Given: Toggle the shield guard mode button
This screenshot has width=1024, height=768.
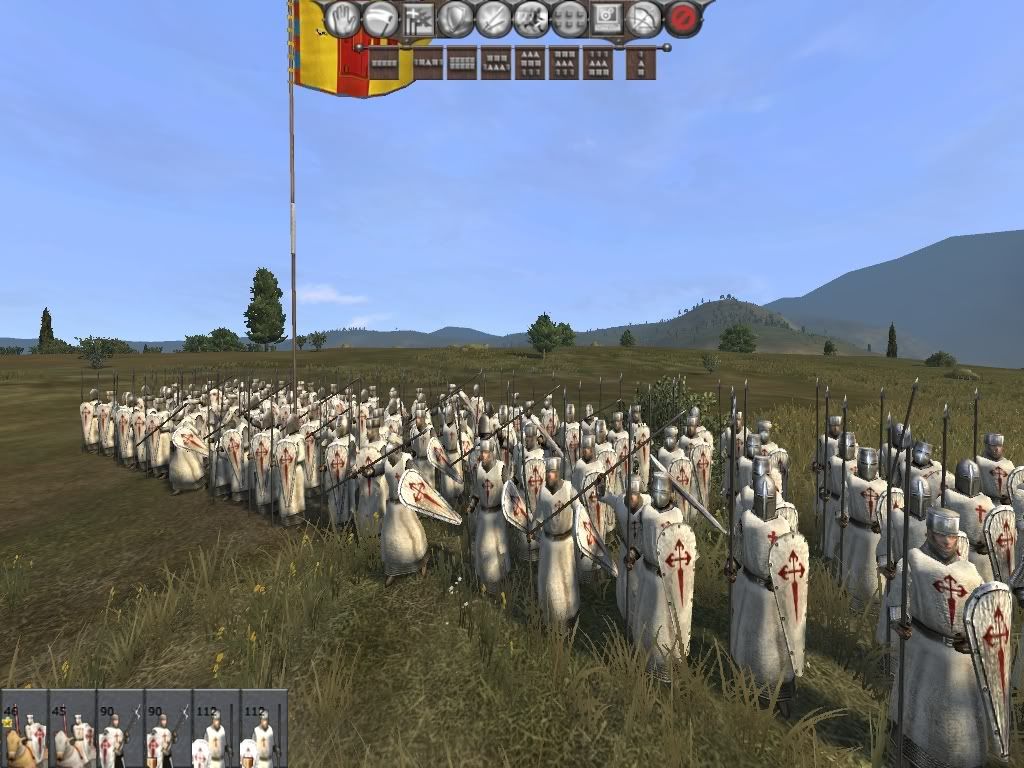Looking at the screenshot, I should tap(456, 18).
